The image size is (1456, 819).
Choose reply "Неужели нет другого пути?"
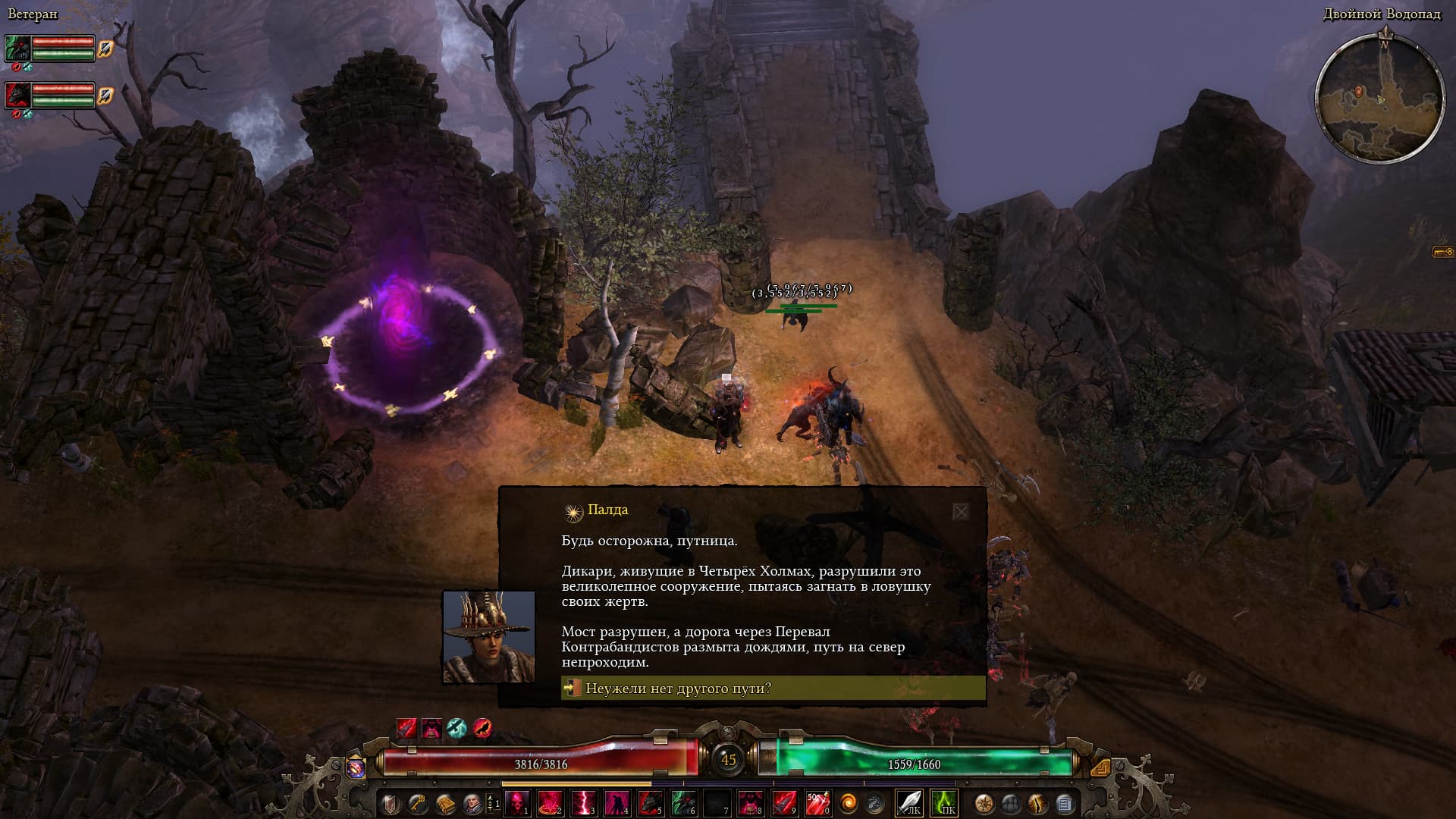[x=772, y=689]
